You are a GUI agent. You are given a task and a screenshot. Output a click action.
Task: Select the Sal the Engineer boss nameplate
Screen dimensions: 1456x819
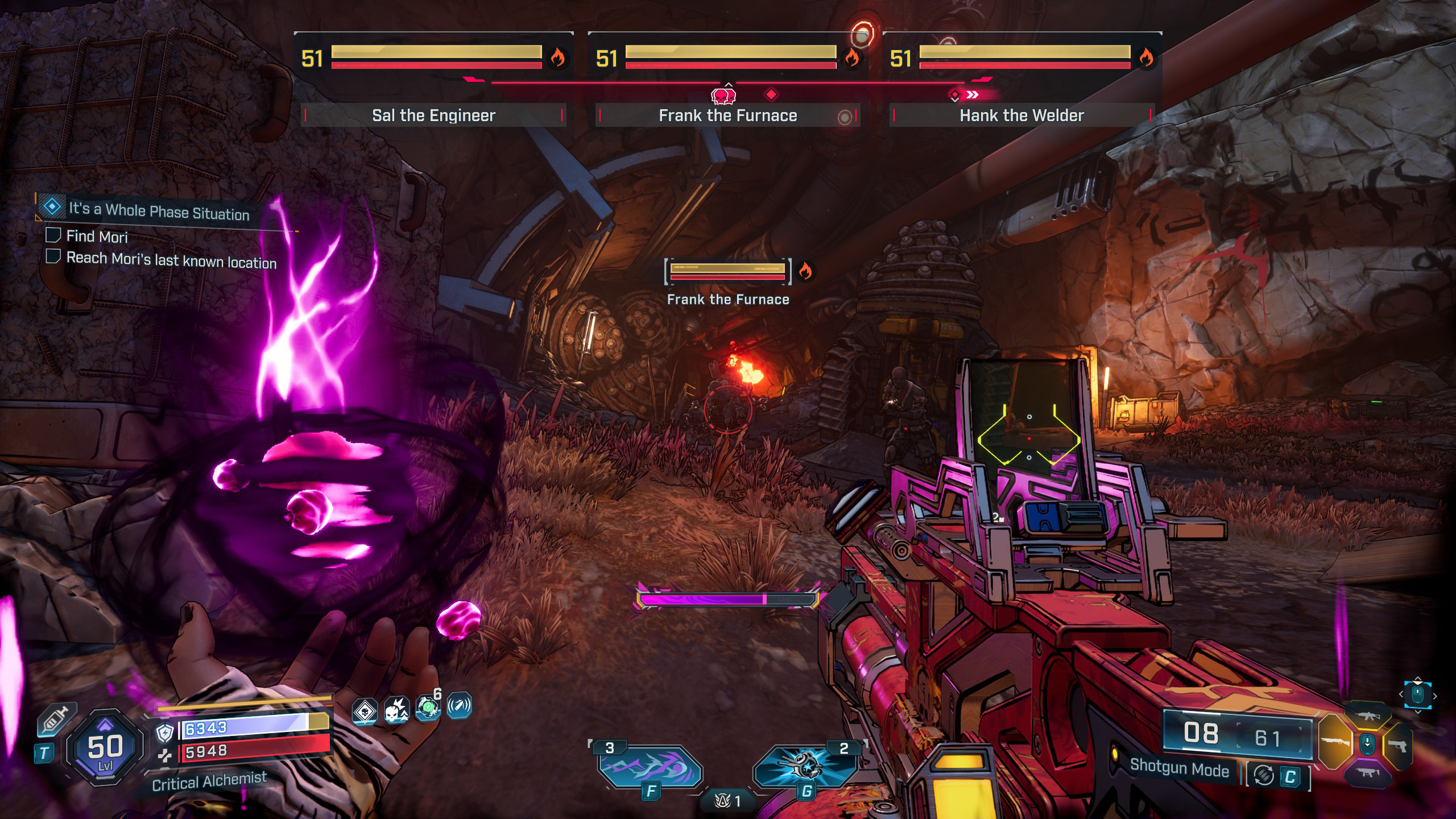click(433, 115)
